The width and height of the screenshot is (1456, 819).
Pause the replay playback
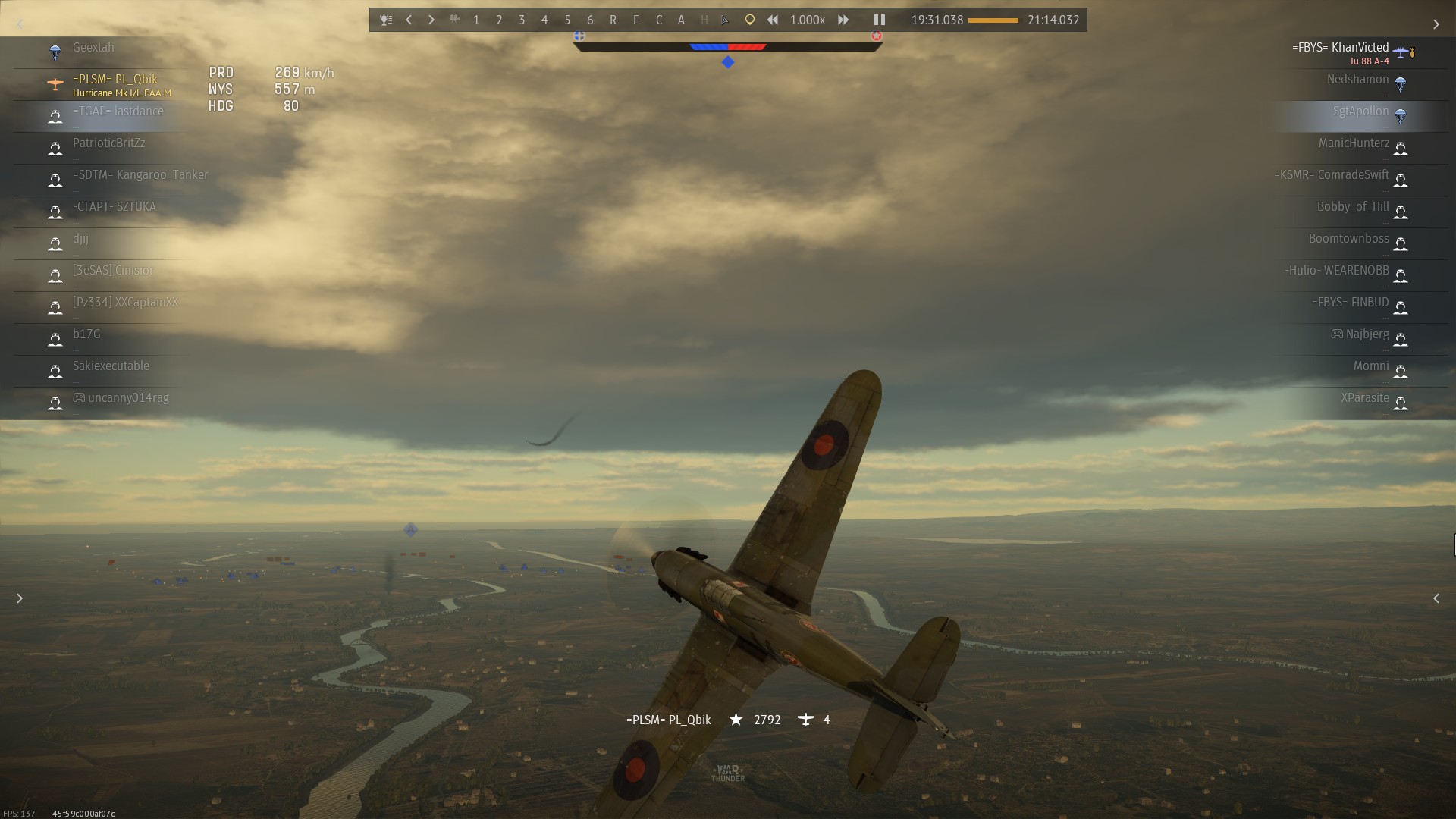coord(880,20)
